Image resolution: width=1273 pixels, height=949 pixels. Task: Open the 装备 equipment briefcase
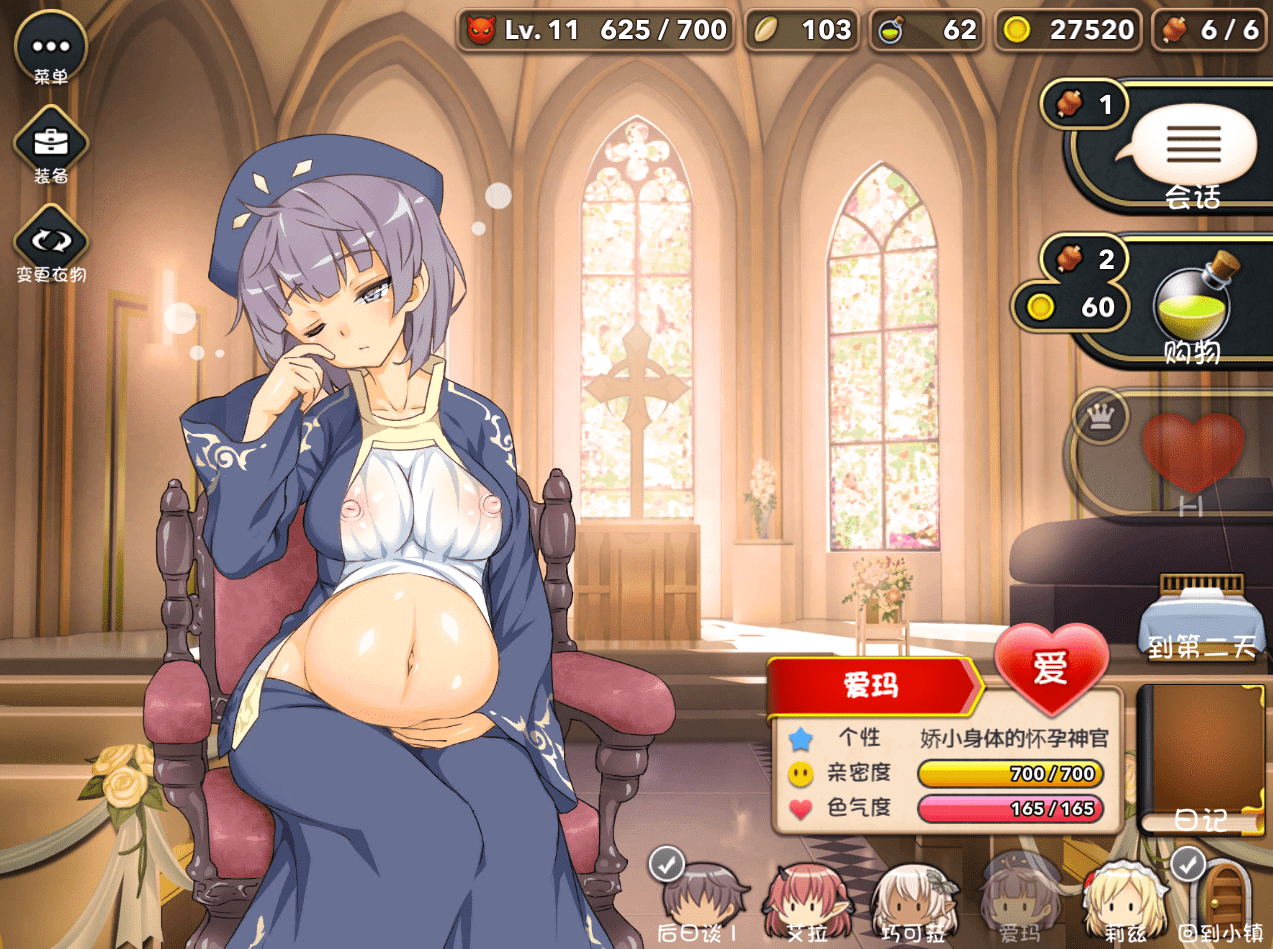[x=50, y=145]
